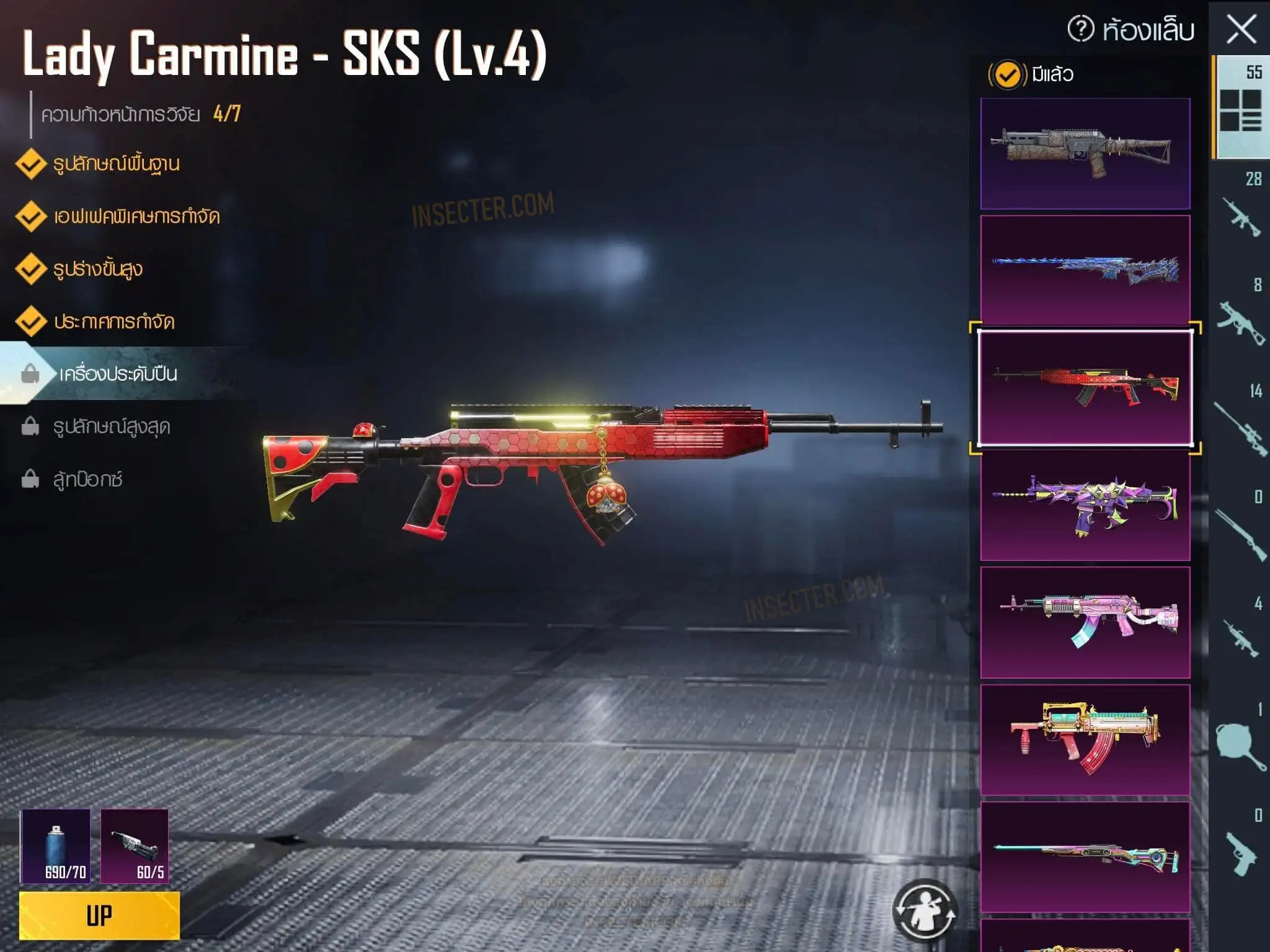Tap the yellow UP upgrade button
Image resolution: width=1270 pixels, height=952 pixels.
pyautogui.click(x=99, y=915)
